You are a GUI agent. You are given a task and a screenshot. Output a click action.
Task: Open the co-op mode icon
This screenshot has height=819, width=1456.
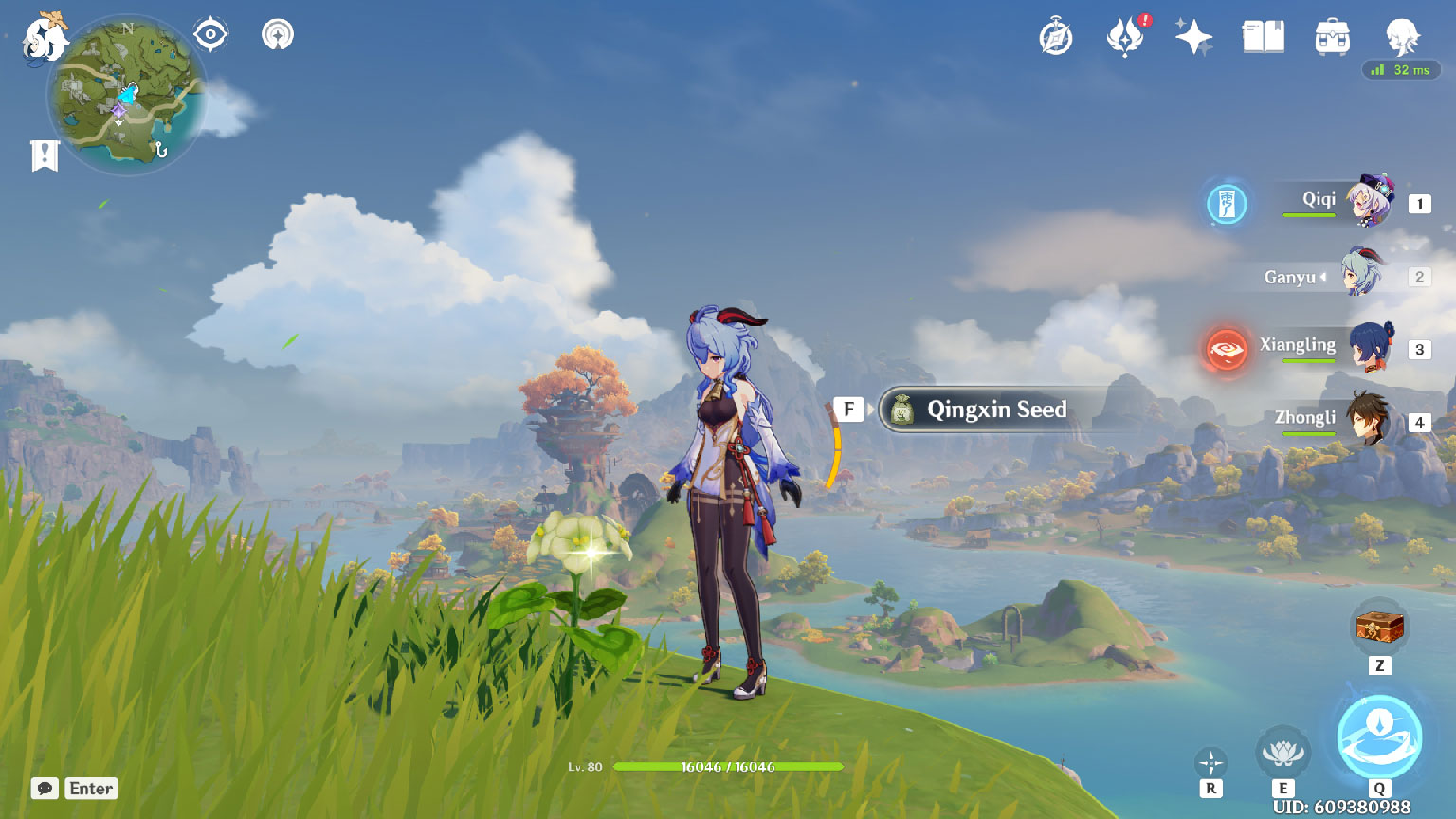[278, 35]
